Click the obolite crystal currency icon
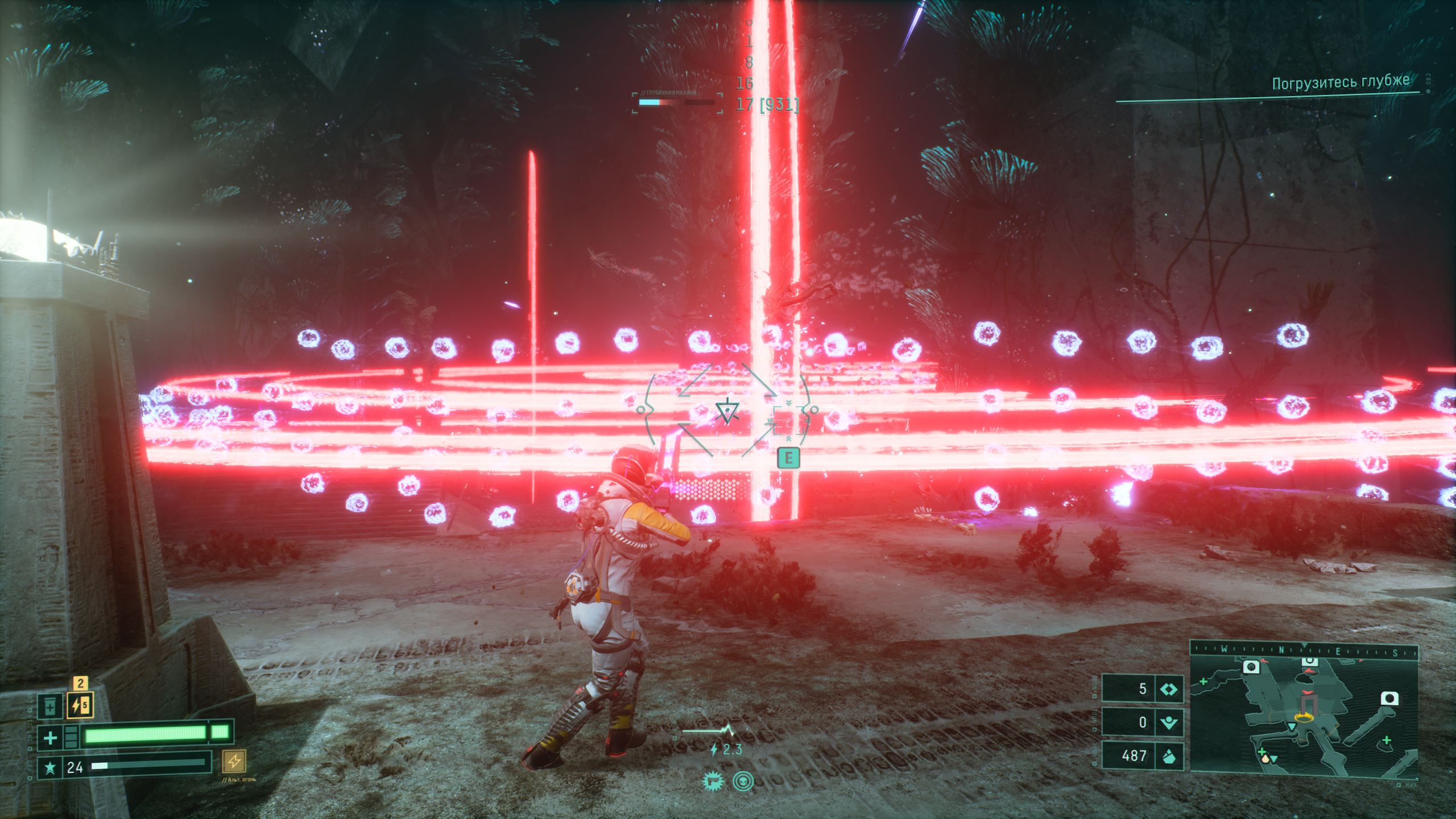Screen dimensions: 1456x819 pos(1170,756)
